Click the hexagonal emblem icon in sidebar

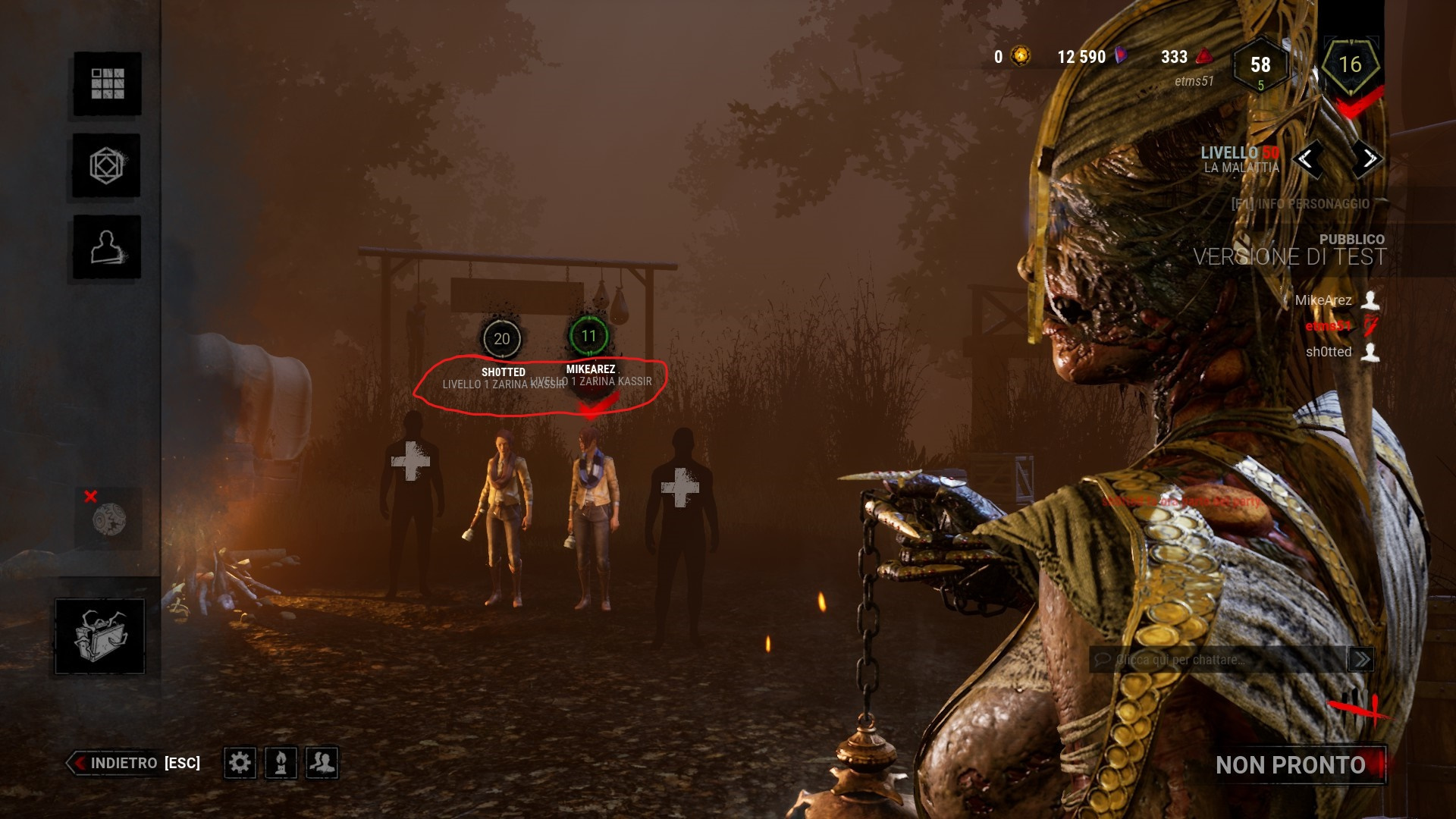106,166
